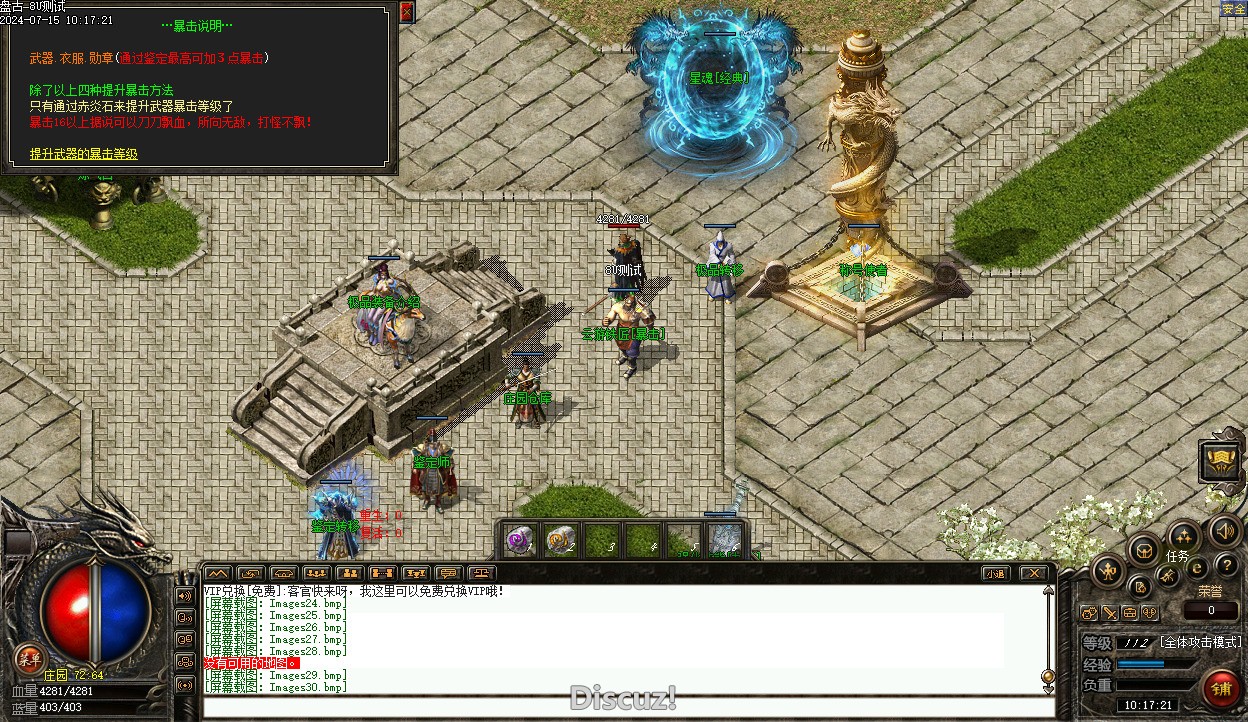Open the character figure icon
The height and width of the screenshot is (722, 1248).
[1108, 572]
